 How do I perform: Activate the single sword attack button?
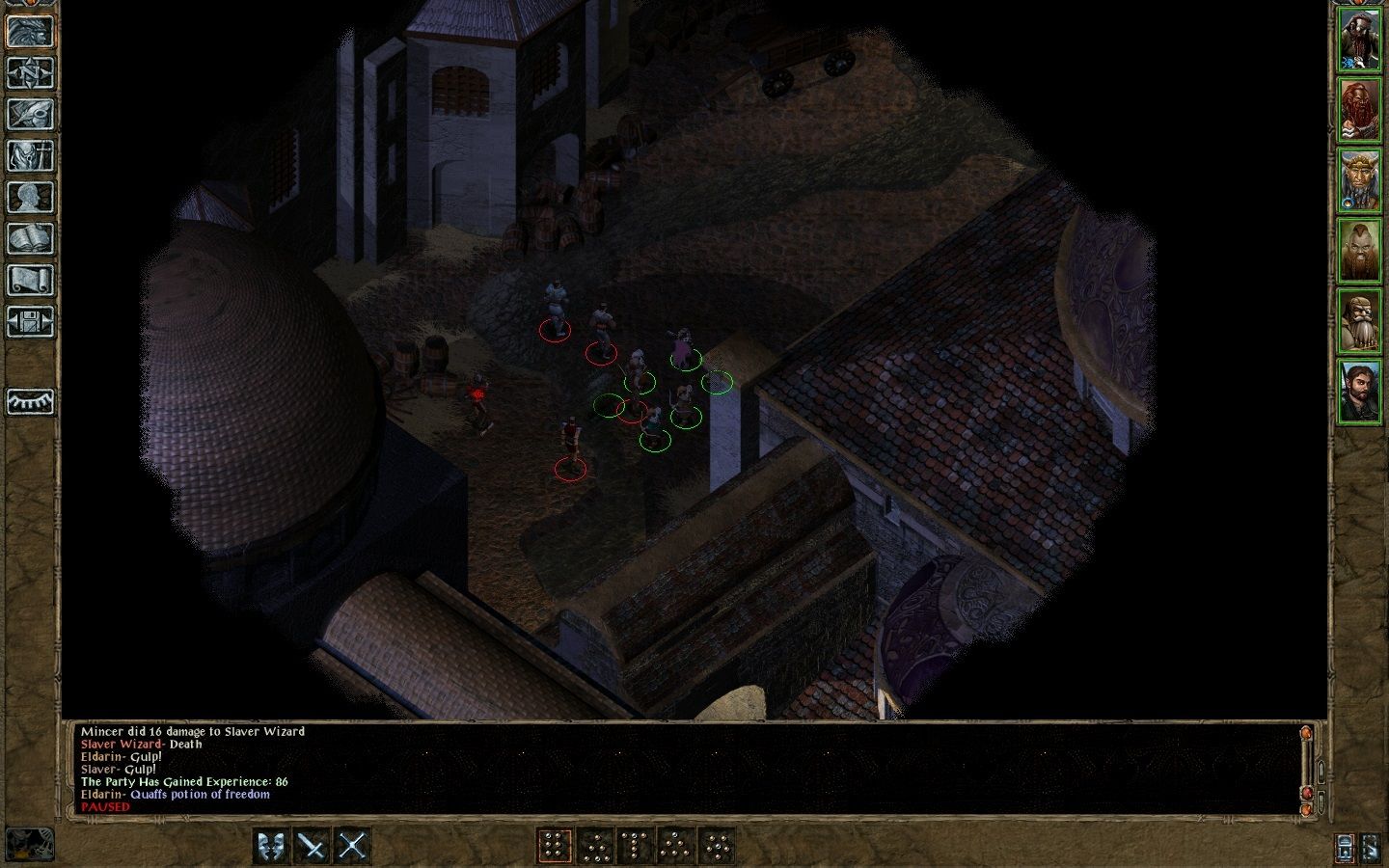click(x=312, y=846)
